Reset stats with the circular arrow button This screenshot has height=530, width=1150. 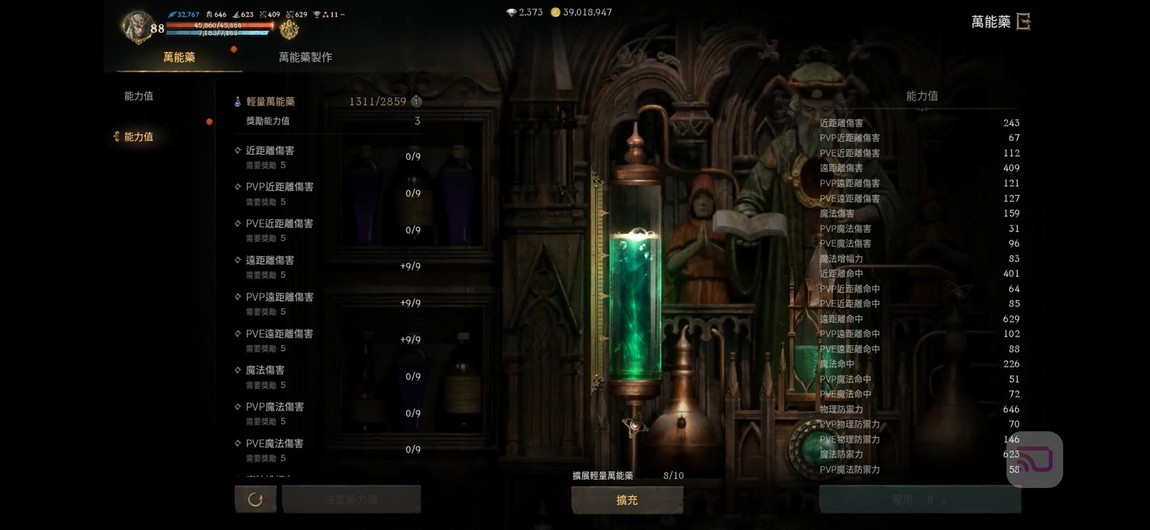point(255,499)
